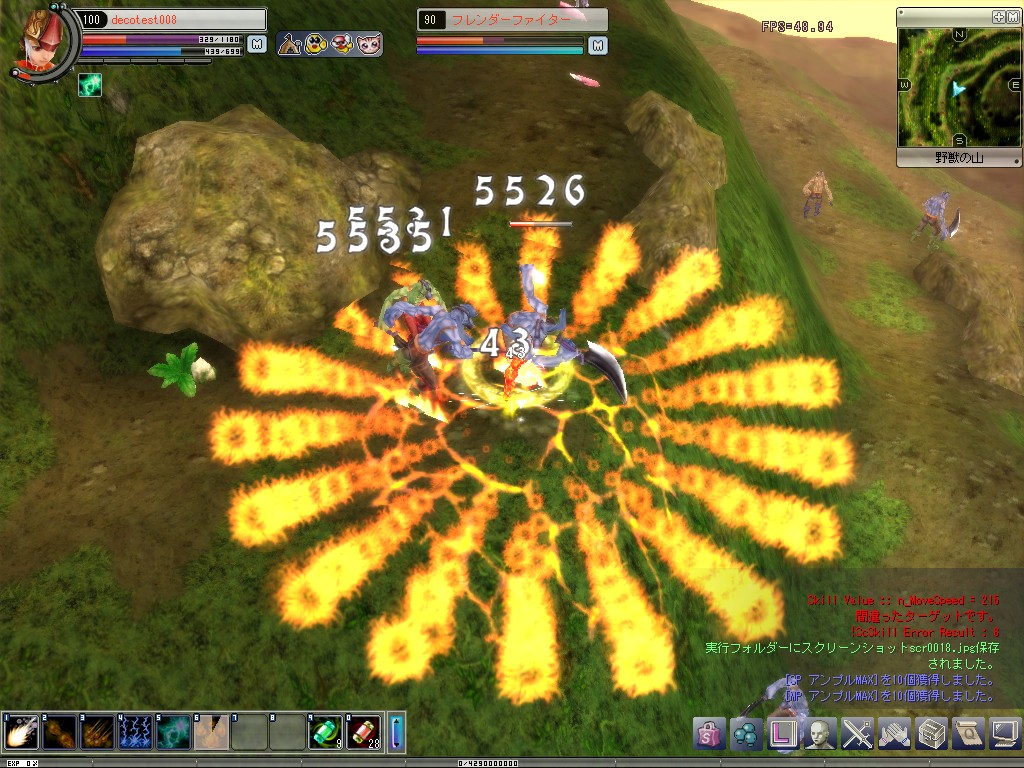Switch hotbar page with the arrow scroller
This screenshot has height=768, width=1024.
396,732
